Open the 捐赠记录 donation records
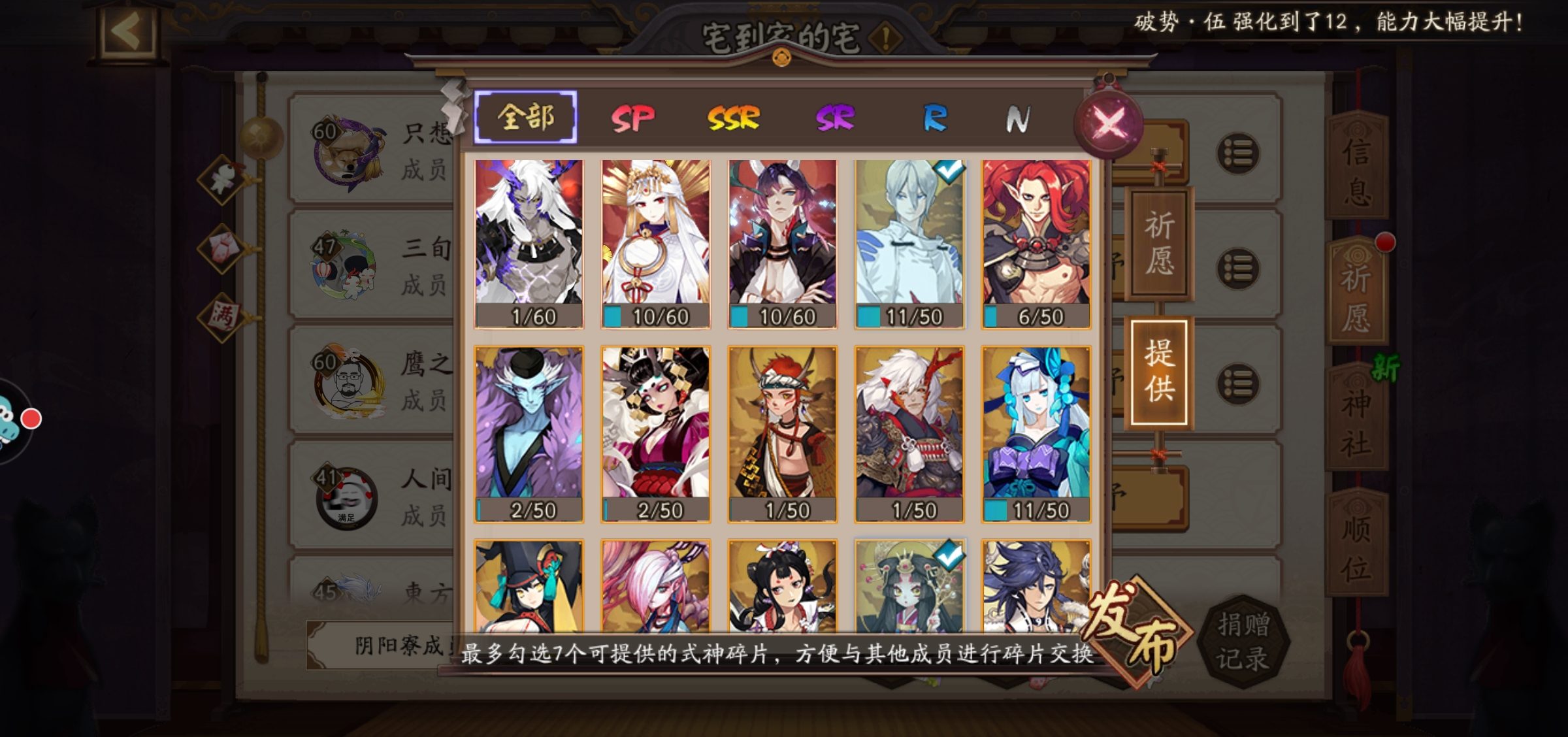The height and width of the screenshot is (737, 1568). point(1243,642)
